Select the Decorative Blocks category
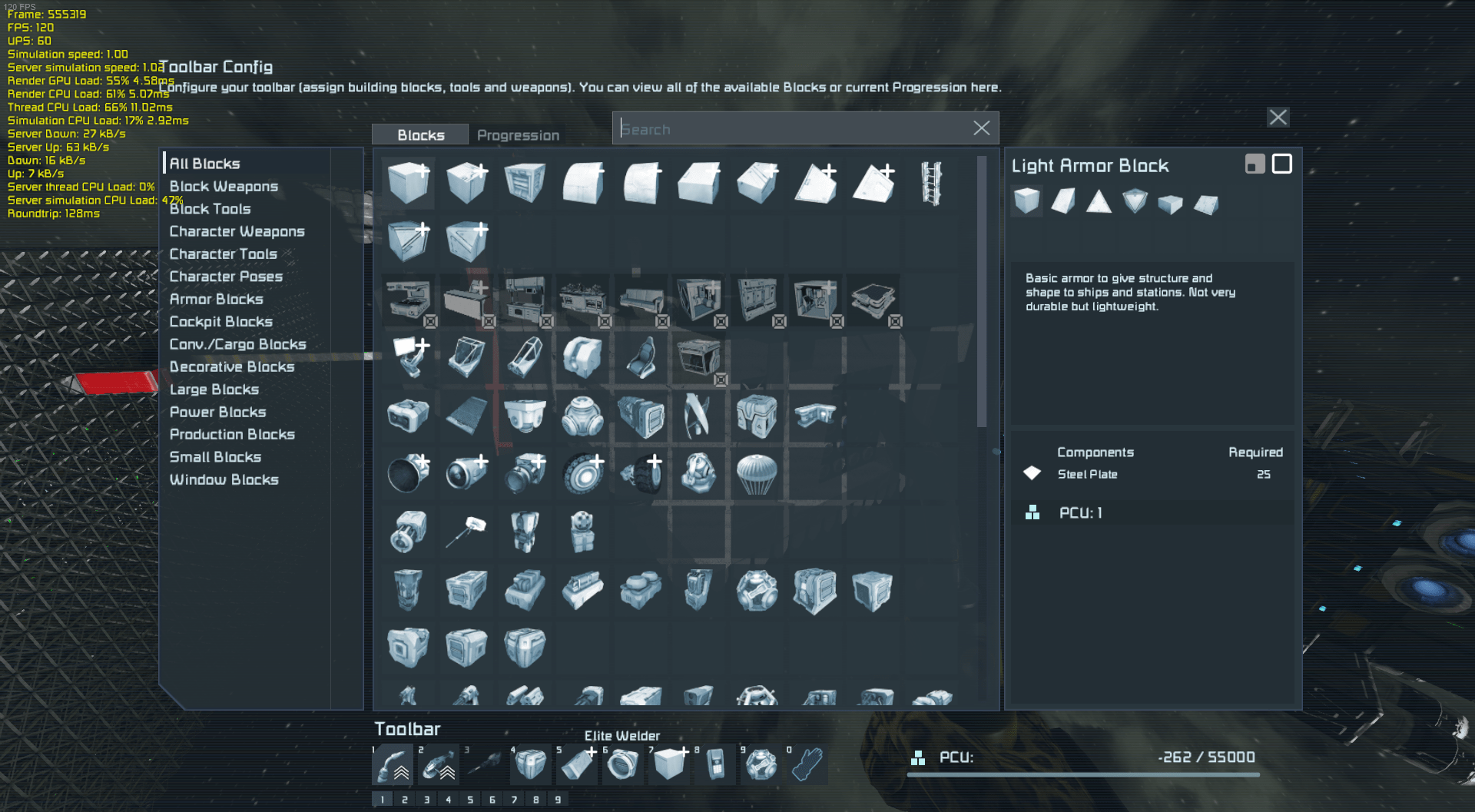1475x812 pixels. coord(233,366)
